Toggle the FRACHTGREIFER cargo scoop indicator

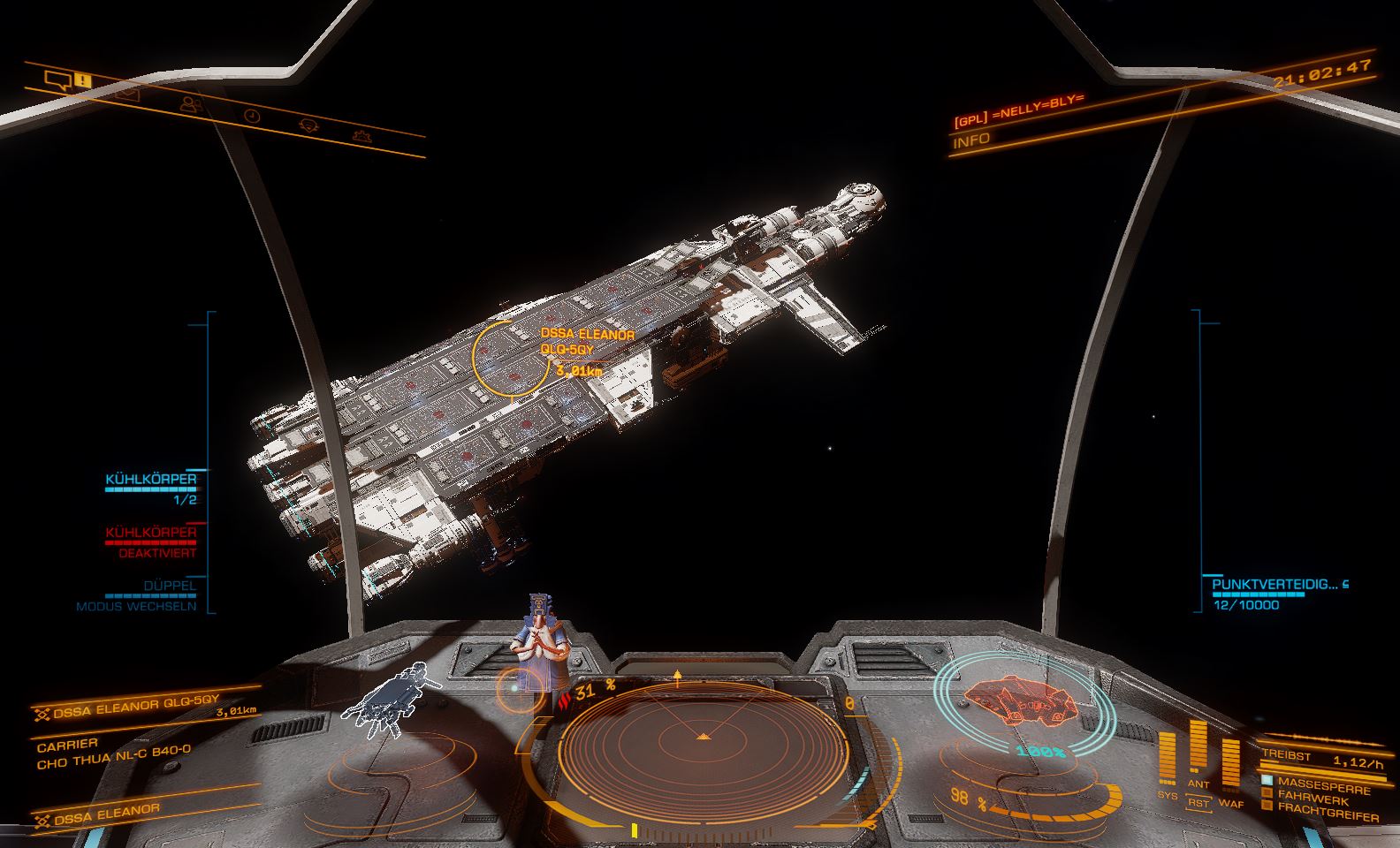1326,810
